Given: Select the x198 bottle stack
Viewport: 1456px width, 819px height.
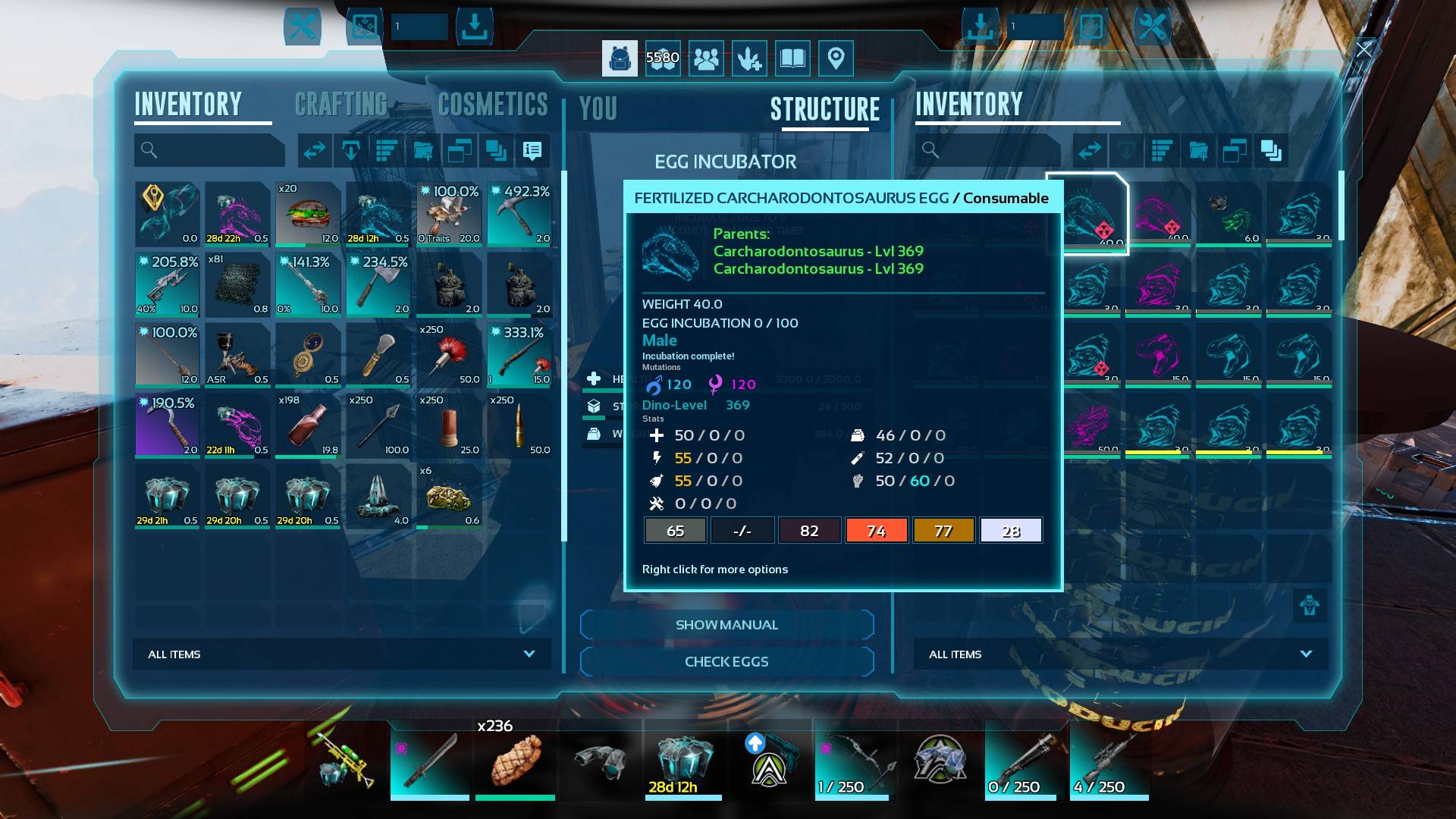Looking at the screenshot, I should 308,425.
